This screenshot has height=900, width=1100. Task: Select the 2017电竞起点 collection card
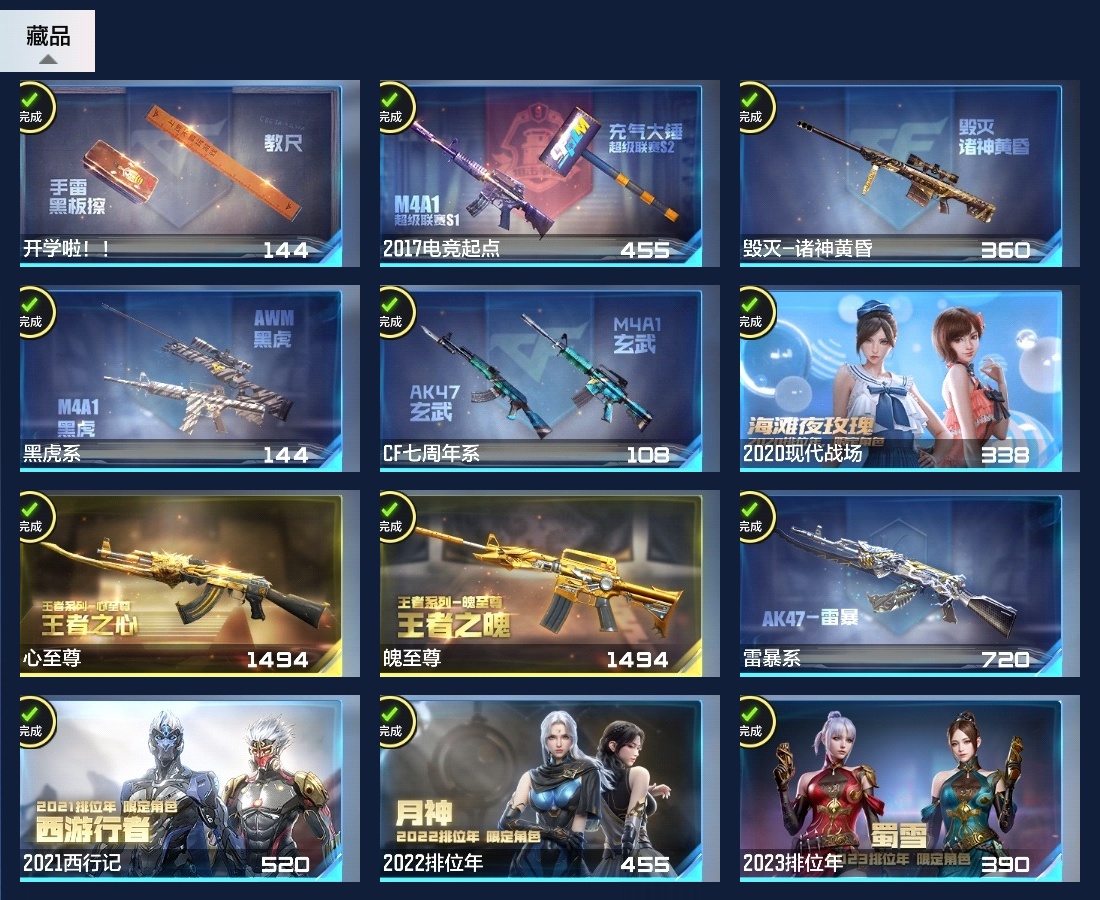[540, 175]
